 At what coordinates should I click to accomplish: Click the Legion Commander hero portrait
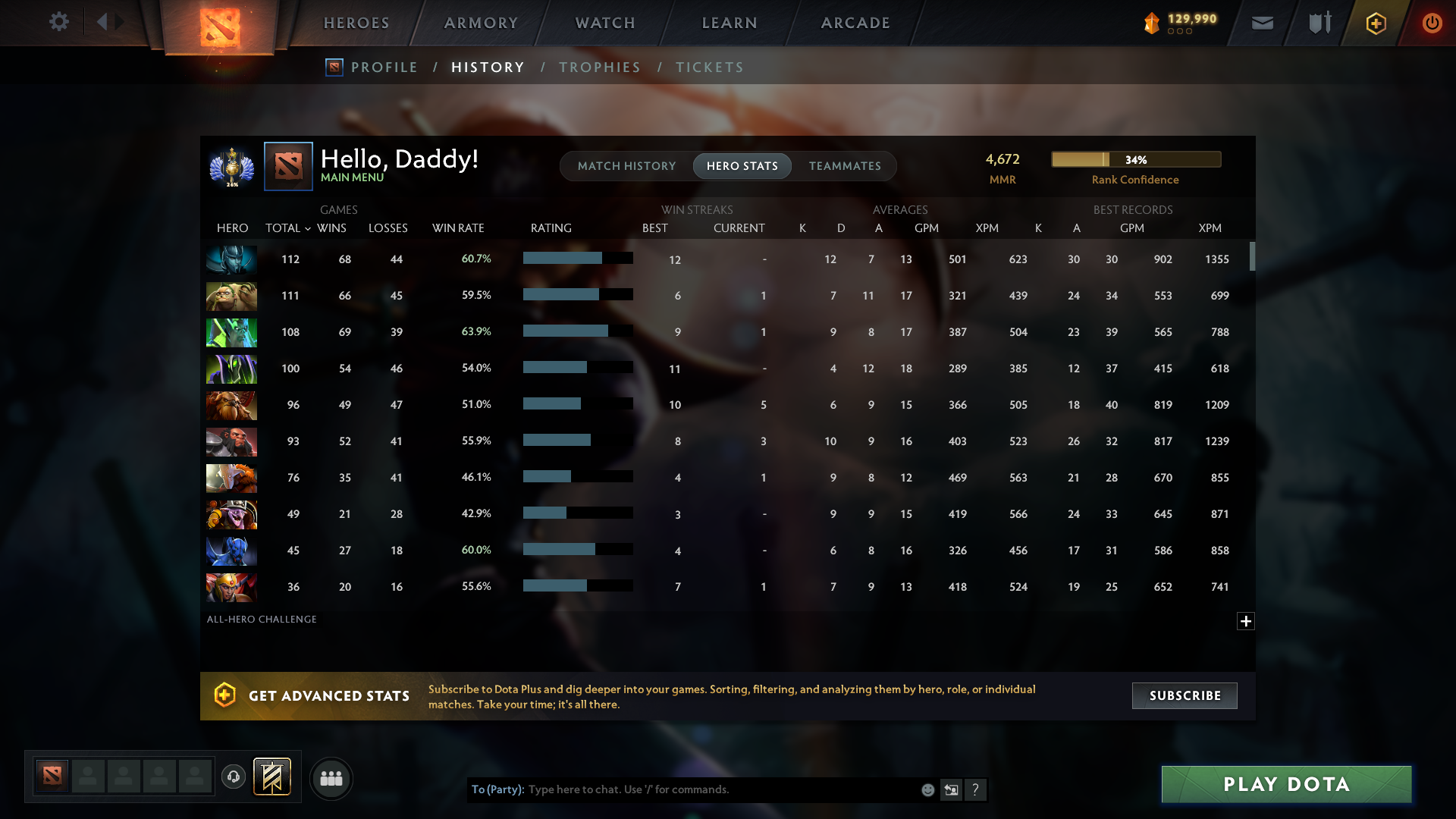(231, 587)
